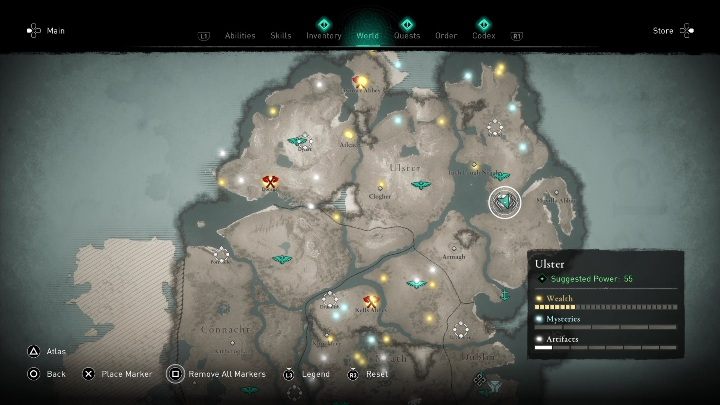Open the Skills tab

[281, 35]
